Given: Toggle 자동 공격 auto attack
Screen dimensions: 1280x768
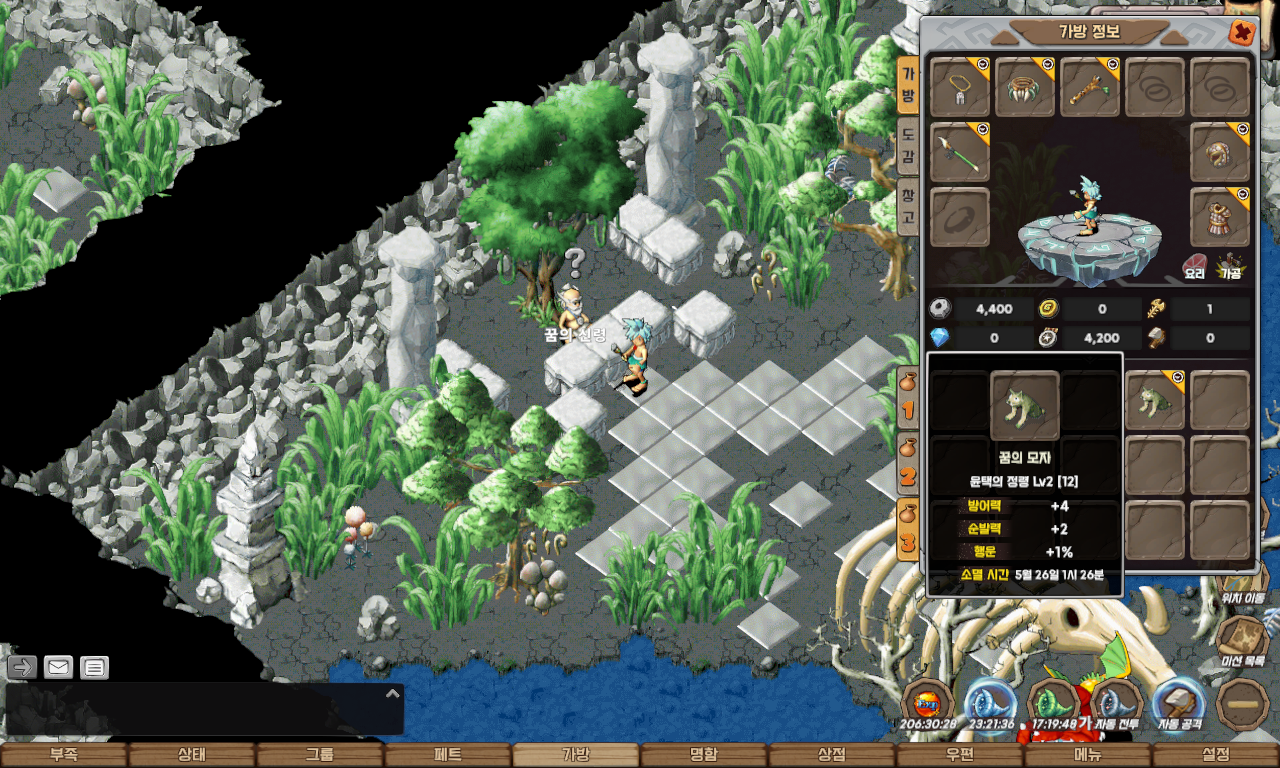Looking at the screenshot, I should pos(1179,703).
